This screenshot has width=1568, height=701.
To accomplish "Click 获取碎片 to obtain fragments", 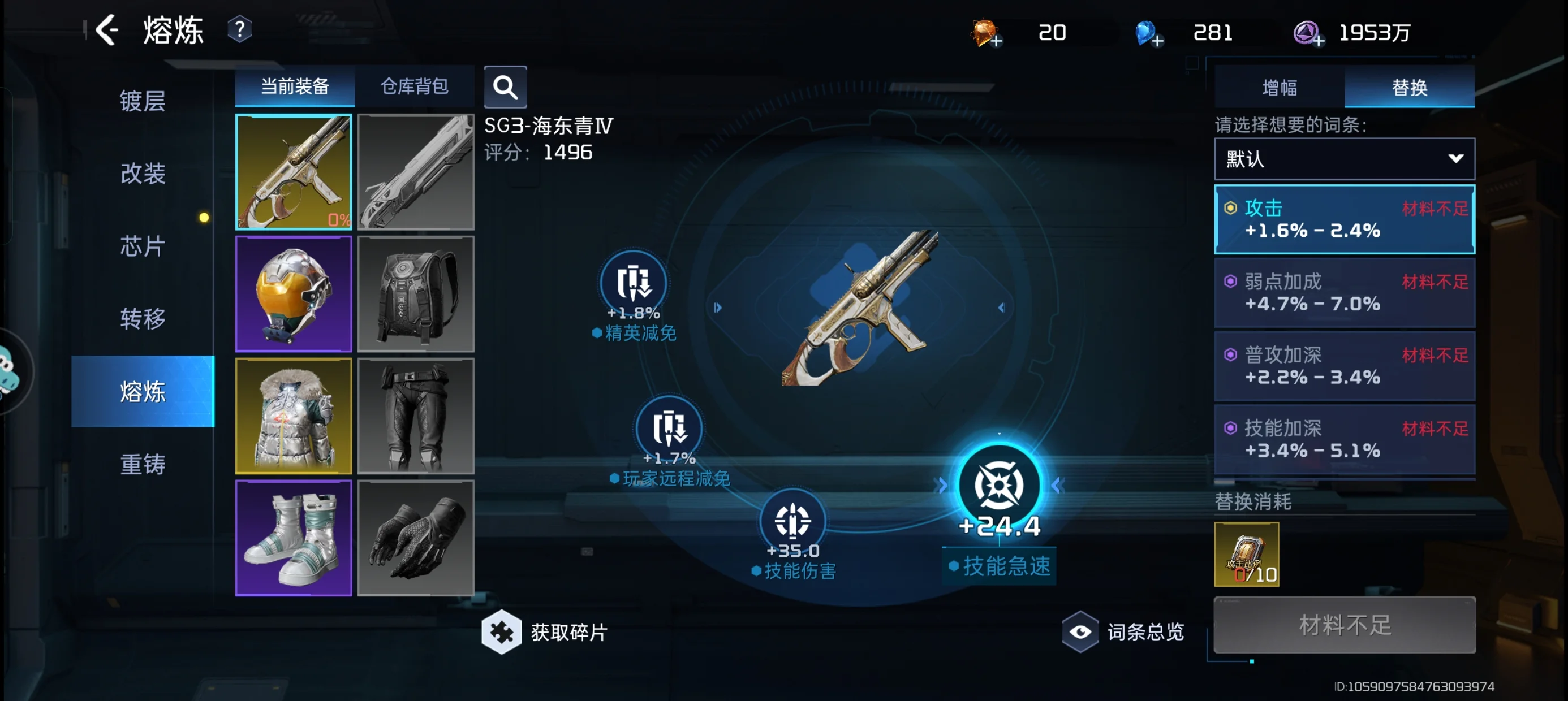I will (x=545, y=632).
